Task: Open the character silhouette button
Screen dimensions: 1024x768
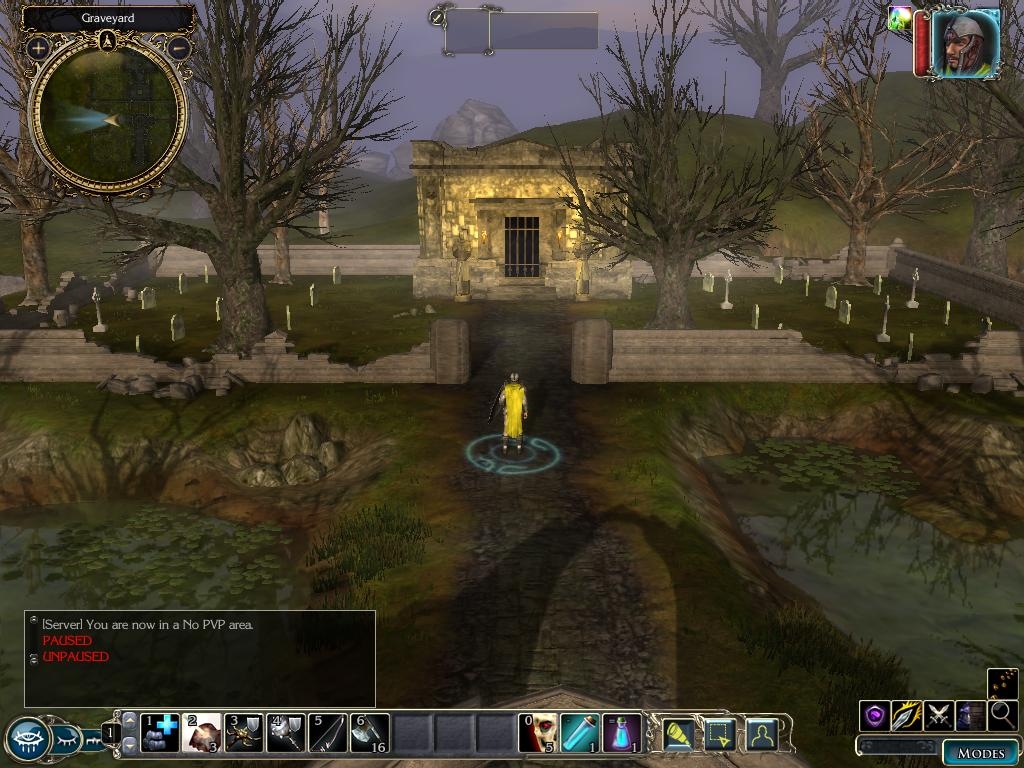Action: tap(762, 733)
